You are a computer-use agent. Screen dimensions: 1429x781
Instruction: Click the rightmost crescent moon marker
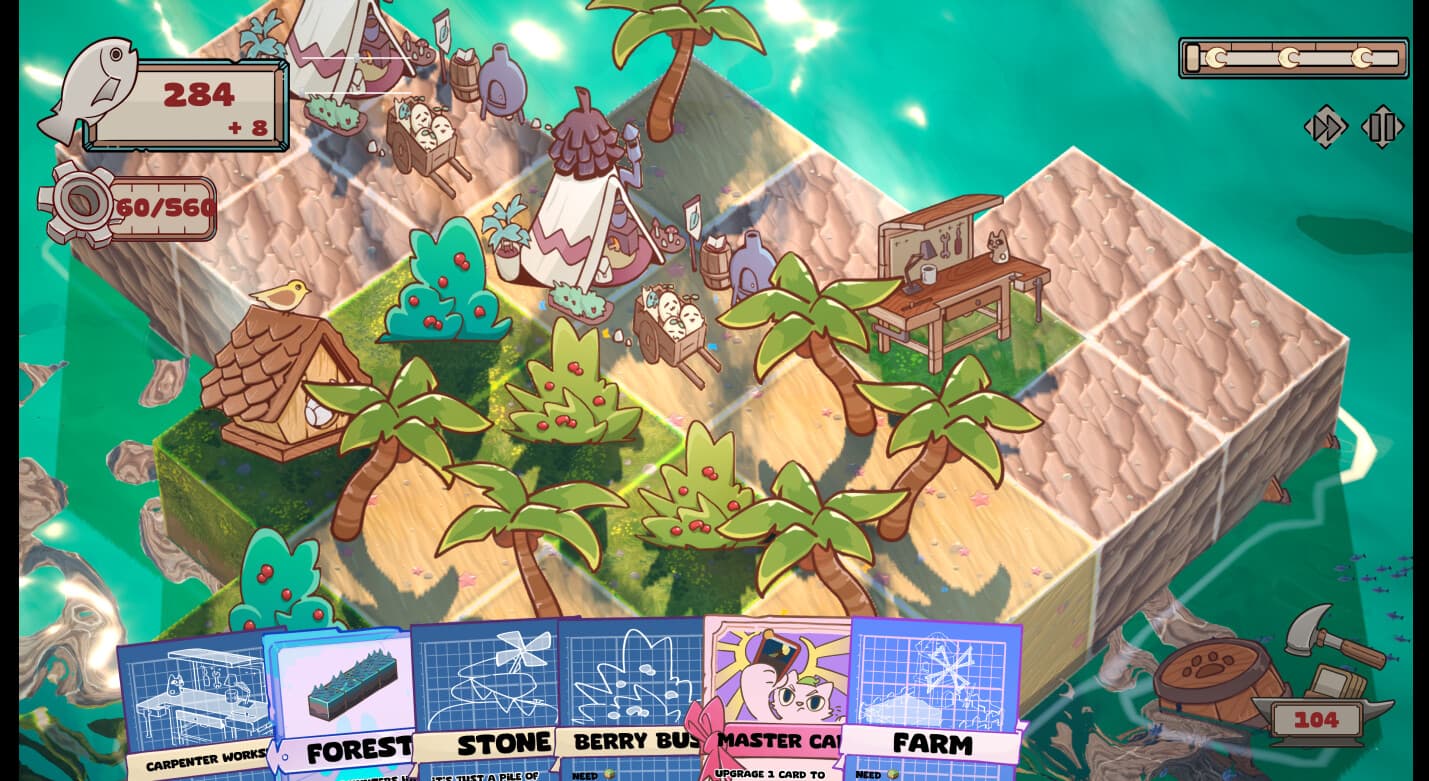click(1362, 57)
